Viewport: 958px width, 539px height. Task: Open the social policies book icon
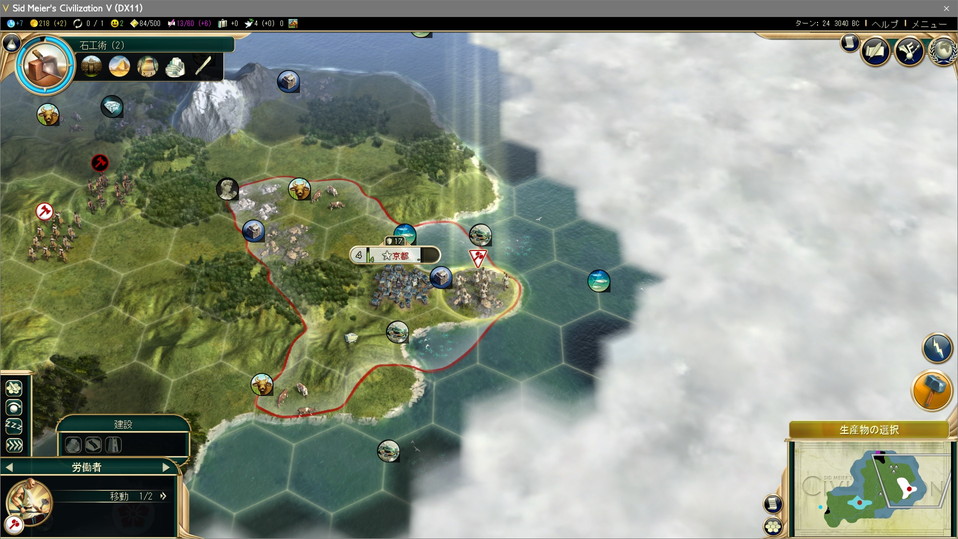876,51
